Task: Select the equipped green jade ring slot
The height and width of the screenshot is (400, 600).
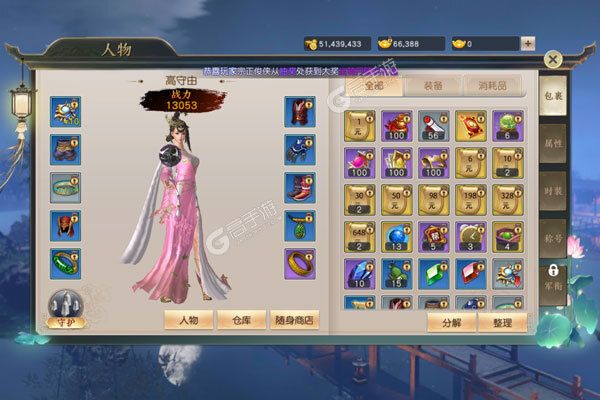Action: tap(66, 262)
